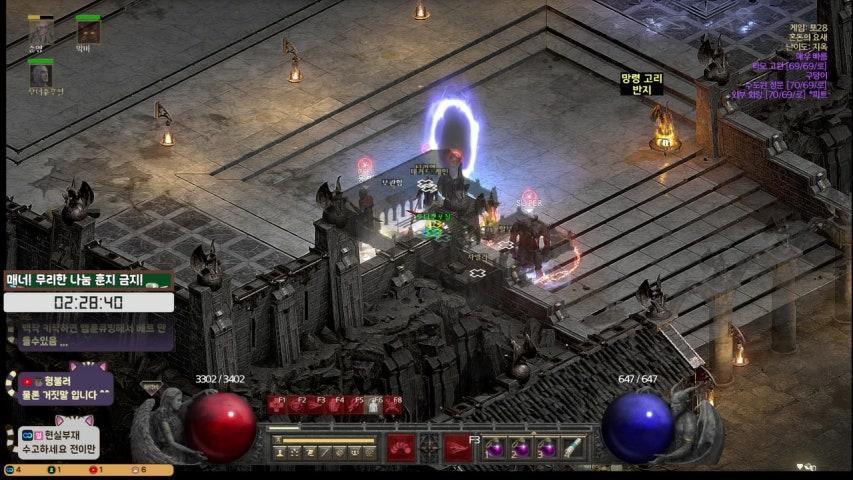
Task: Use the purple potion in belt slot 3
Action: point(546,448)
